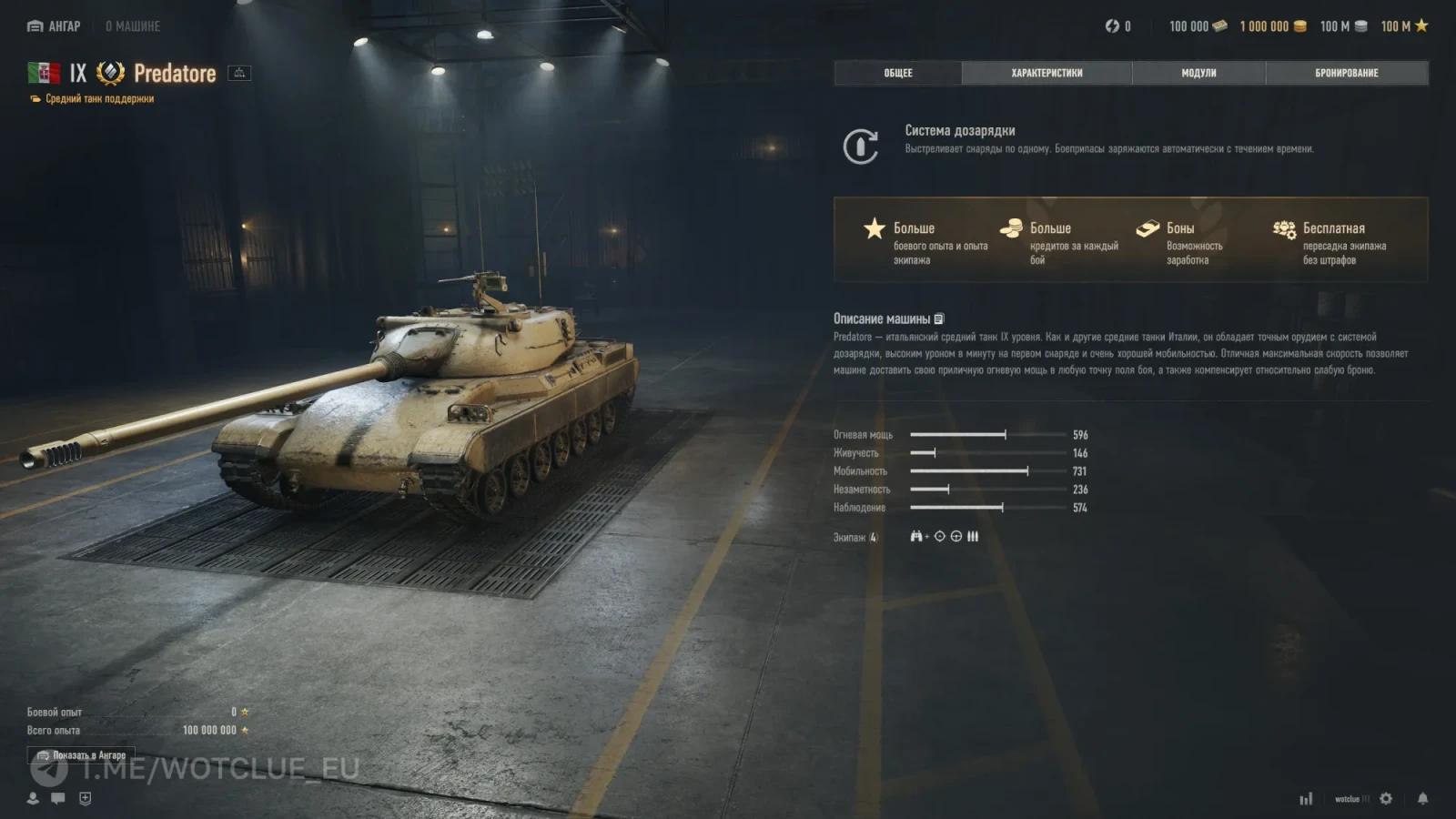Click the free experience star balance

pyautogui.click(x=1404, y=26)
